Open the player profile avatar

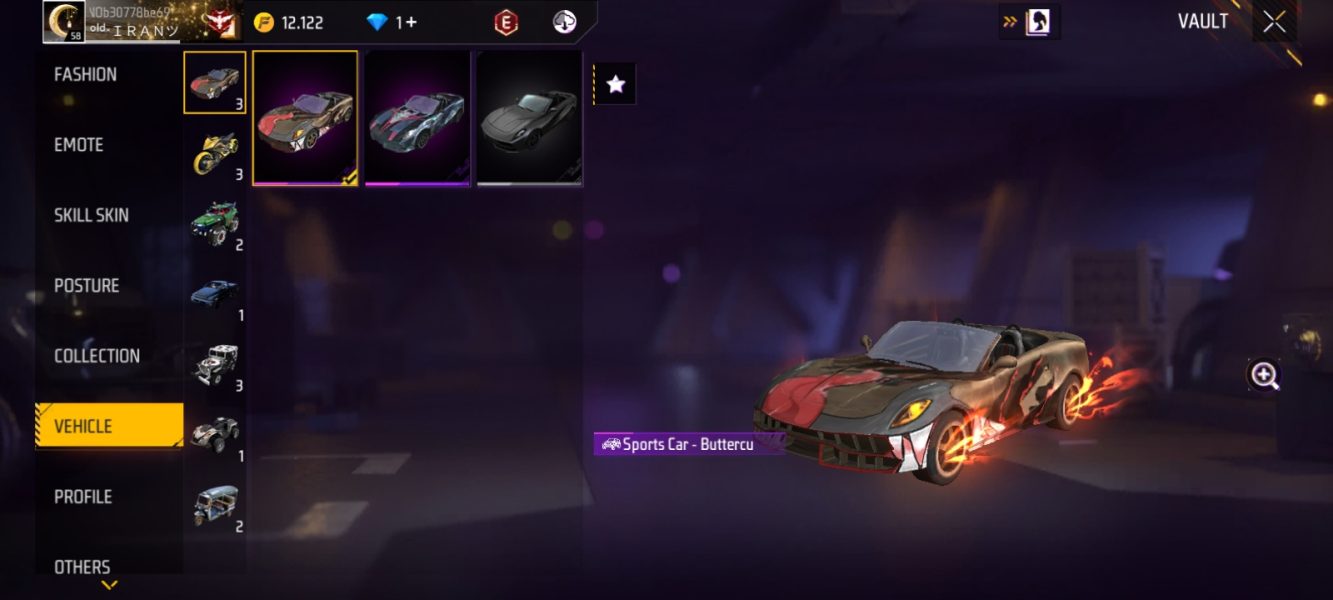point(65,22)
